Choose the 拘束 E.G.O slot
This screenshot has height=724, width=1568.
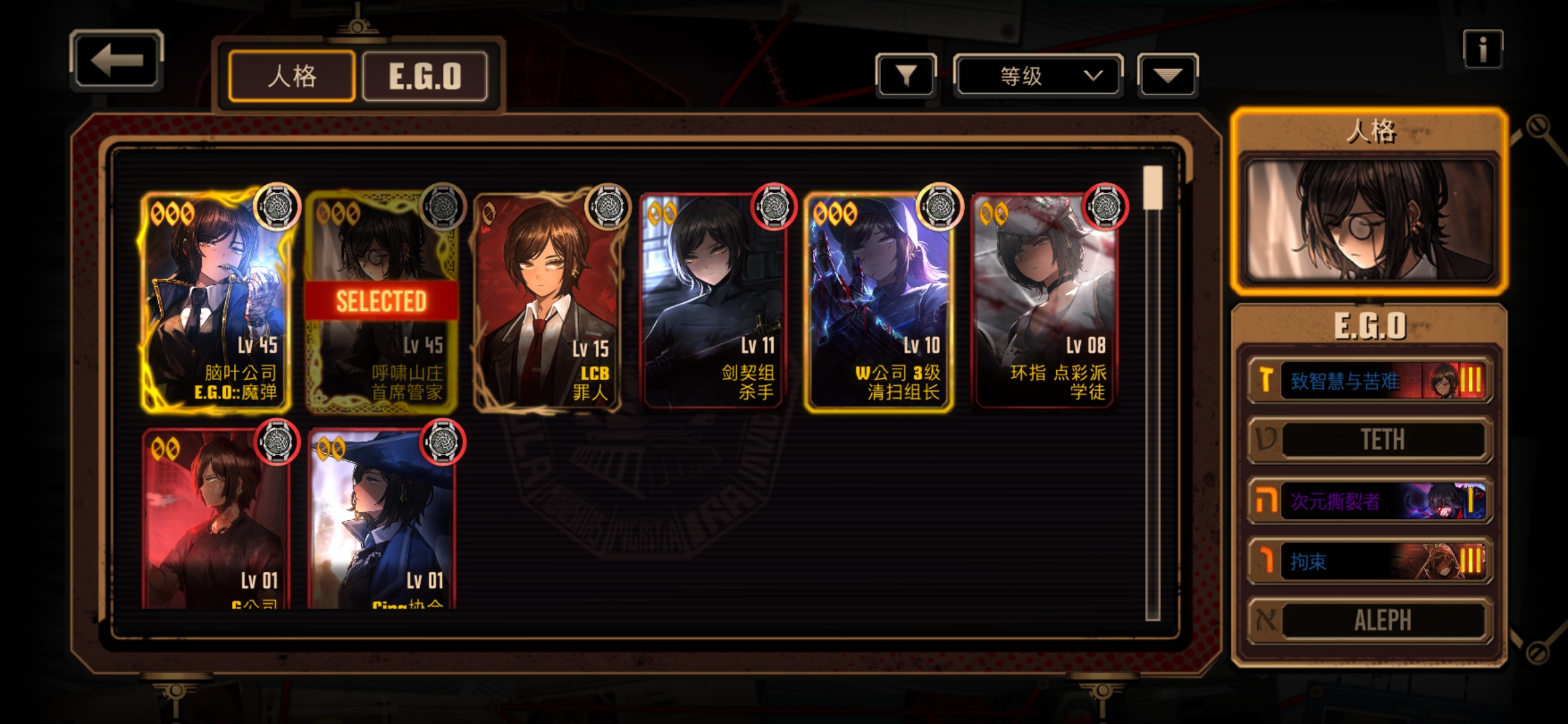click(1370, 560)
